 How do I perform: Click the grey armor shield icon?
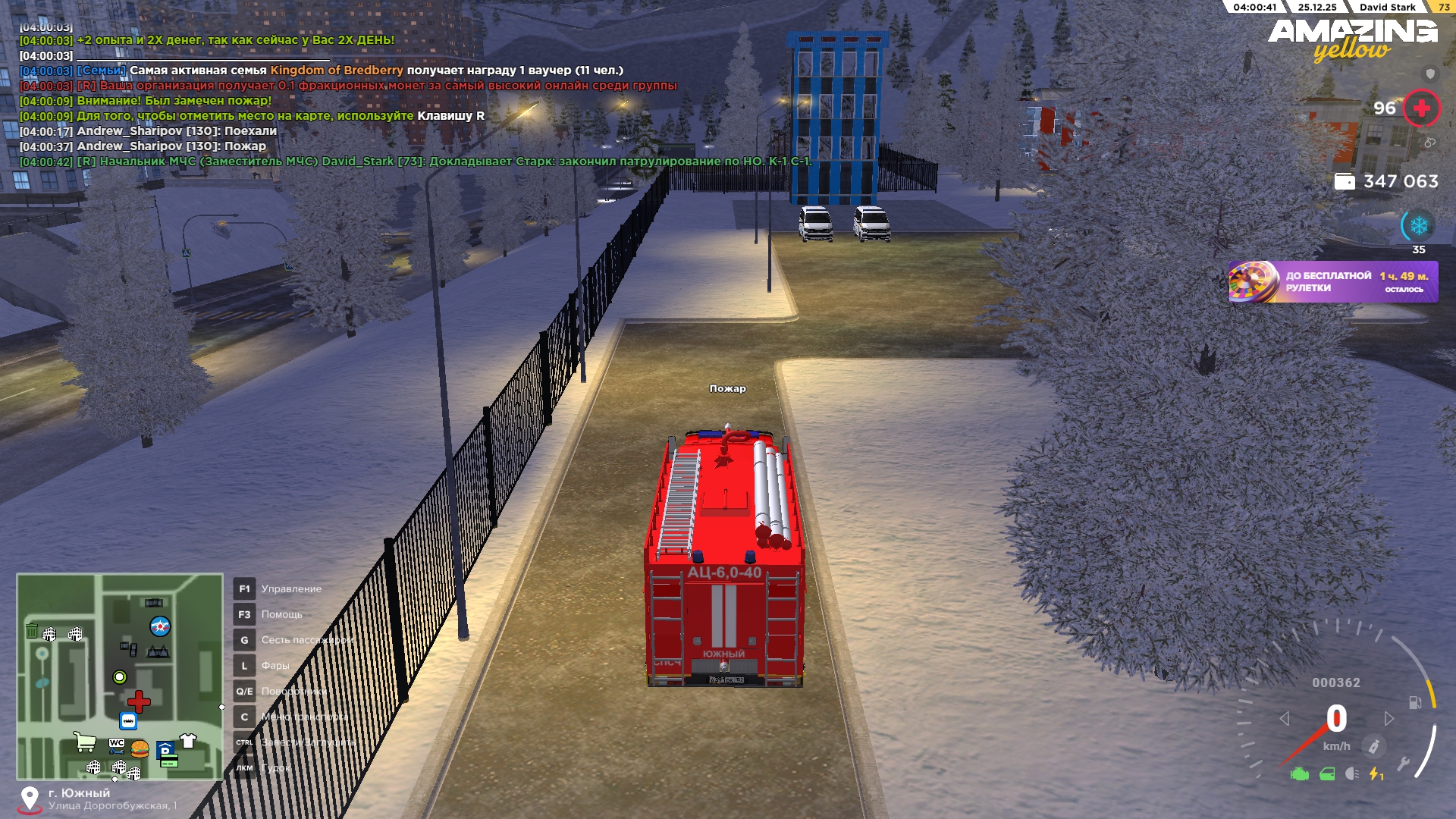click(1430, 74)
